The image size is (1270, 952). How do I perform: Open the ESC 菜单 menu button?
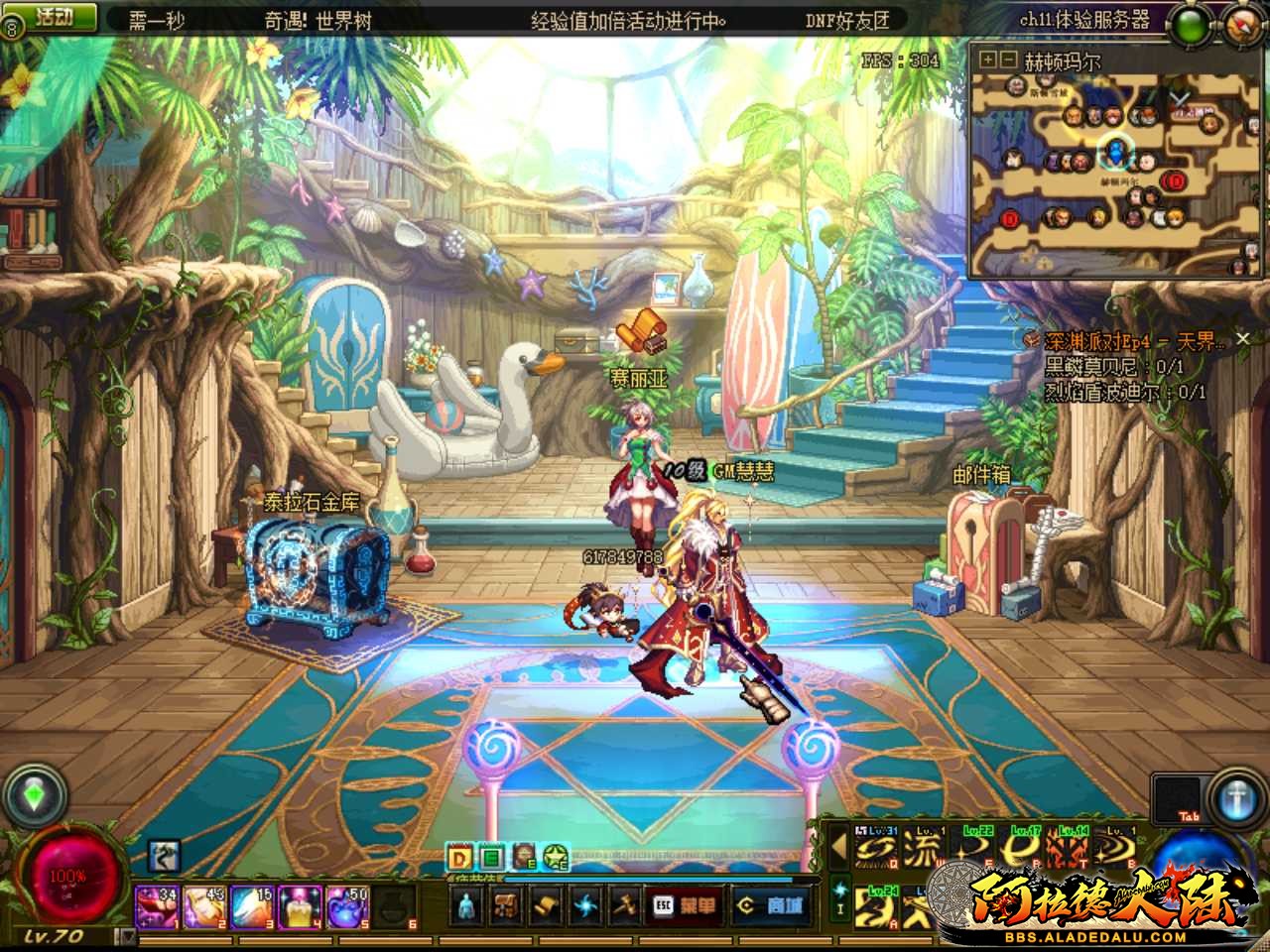(685, 904)
